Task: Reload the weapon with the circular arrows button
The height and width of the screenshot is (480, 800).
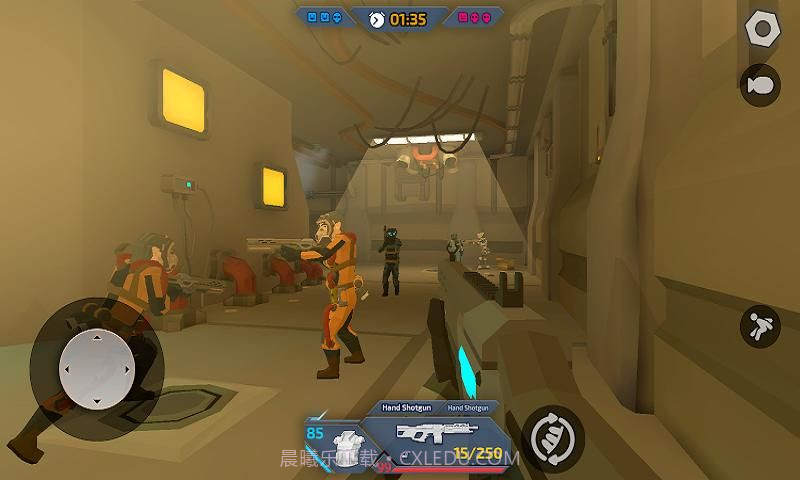Action: tap(551, 436)
